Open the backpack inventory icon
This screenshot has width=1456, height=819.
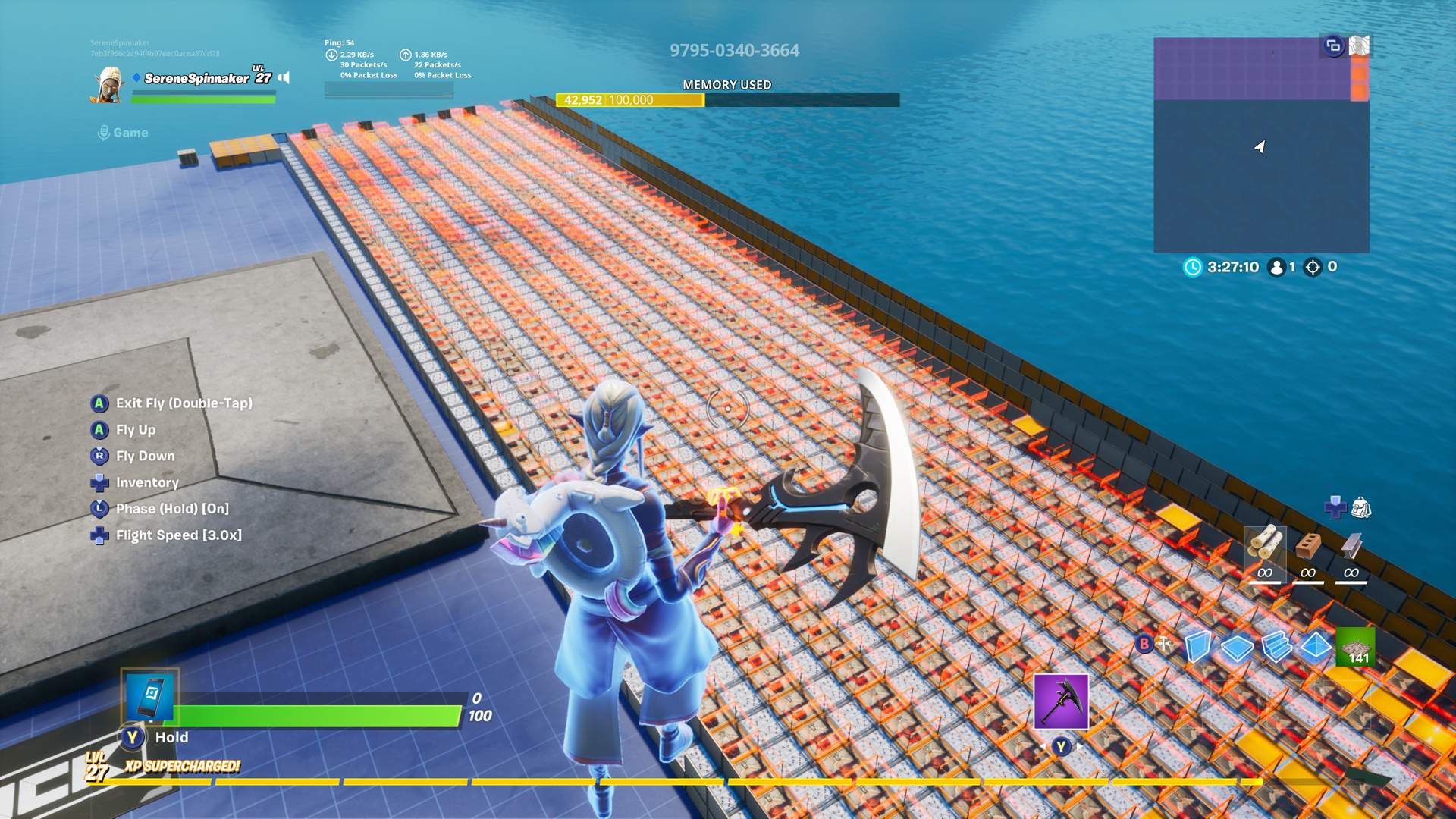click(x=1361, y=507)
